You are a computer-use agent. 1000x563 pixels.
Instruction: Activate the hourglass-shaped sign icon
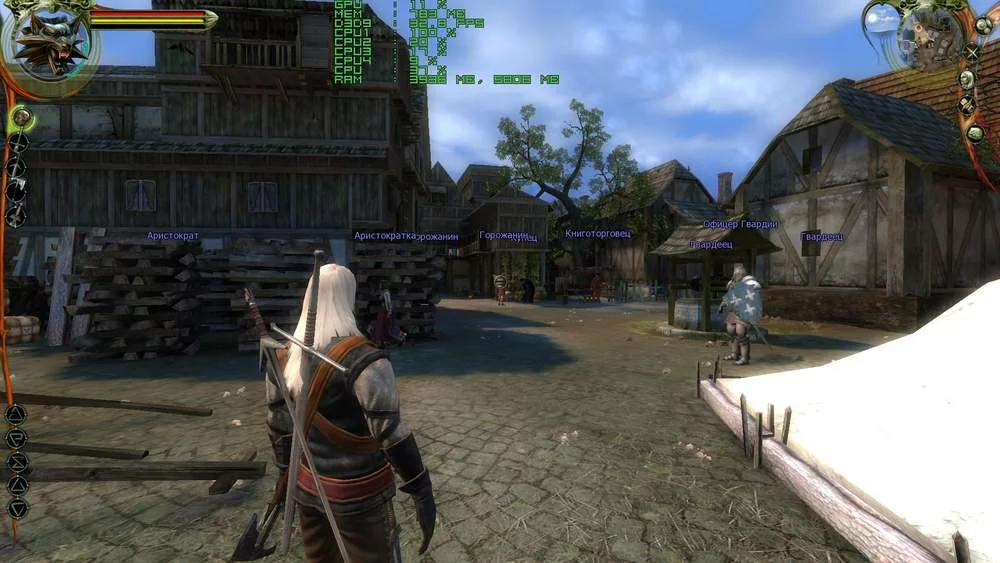click(17, 462)
